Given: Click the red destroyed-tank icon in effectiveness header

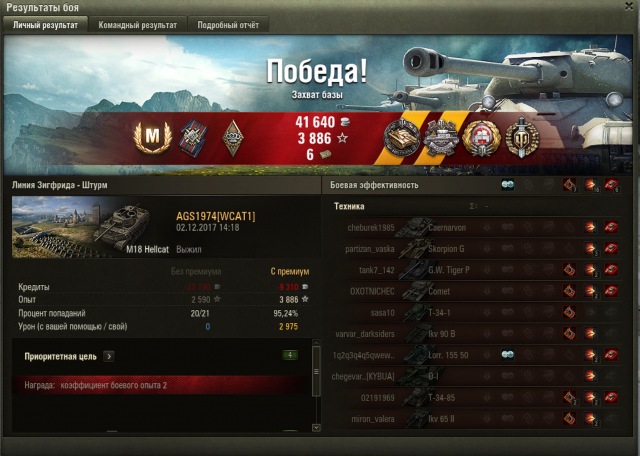Looking at the screenshot, I should click(x=610, y=185).
